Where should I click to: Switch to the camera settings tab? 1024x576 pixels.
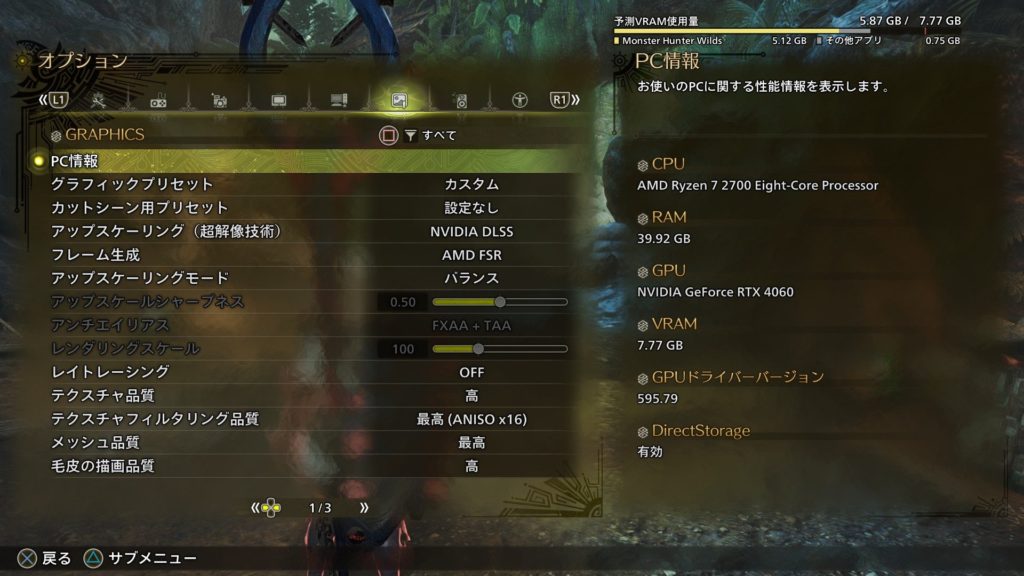pos(219,100)
